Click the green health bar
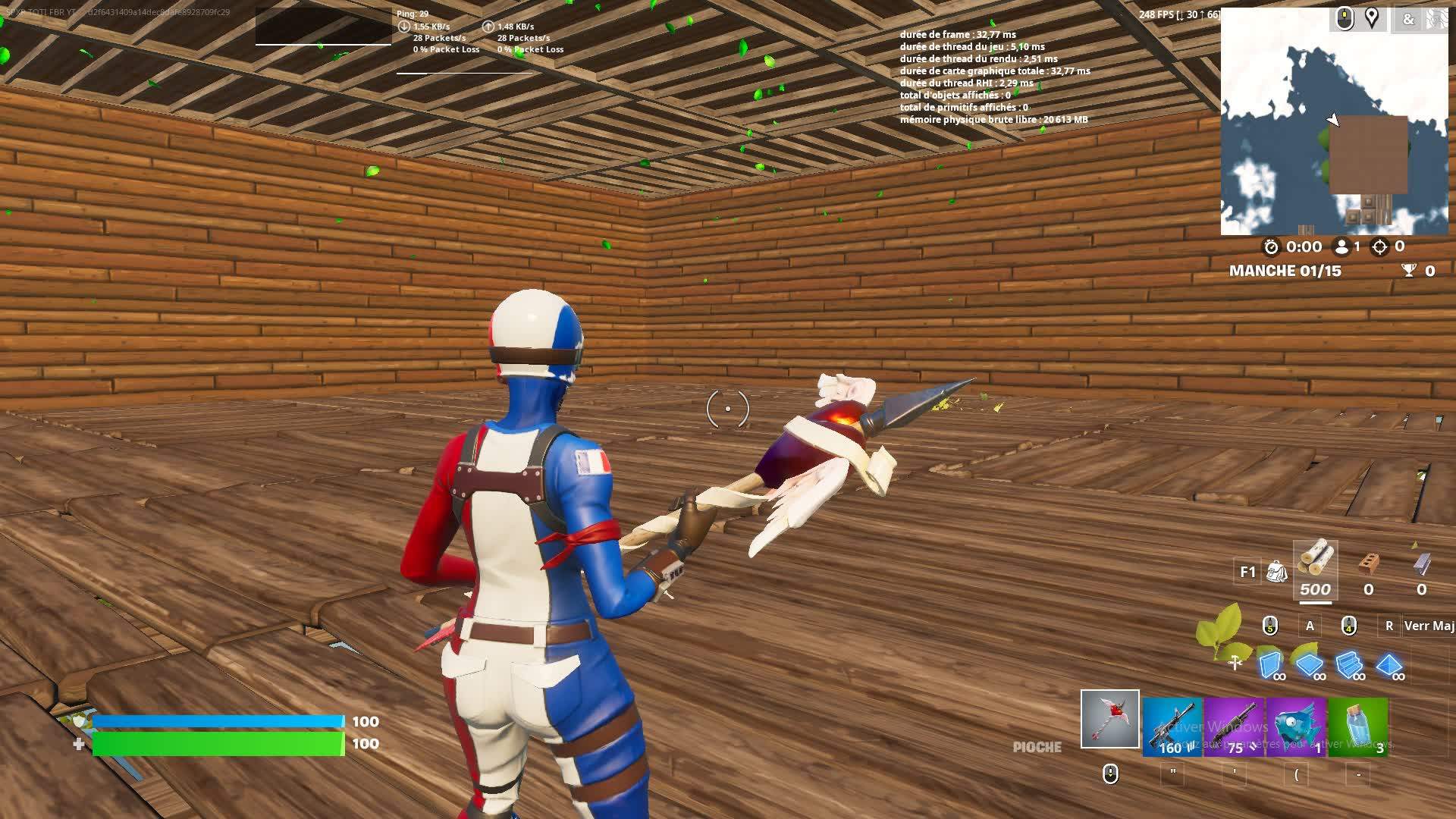 220,745
